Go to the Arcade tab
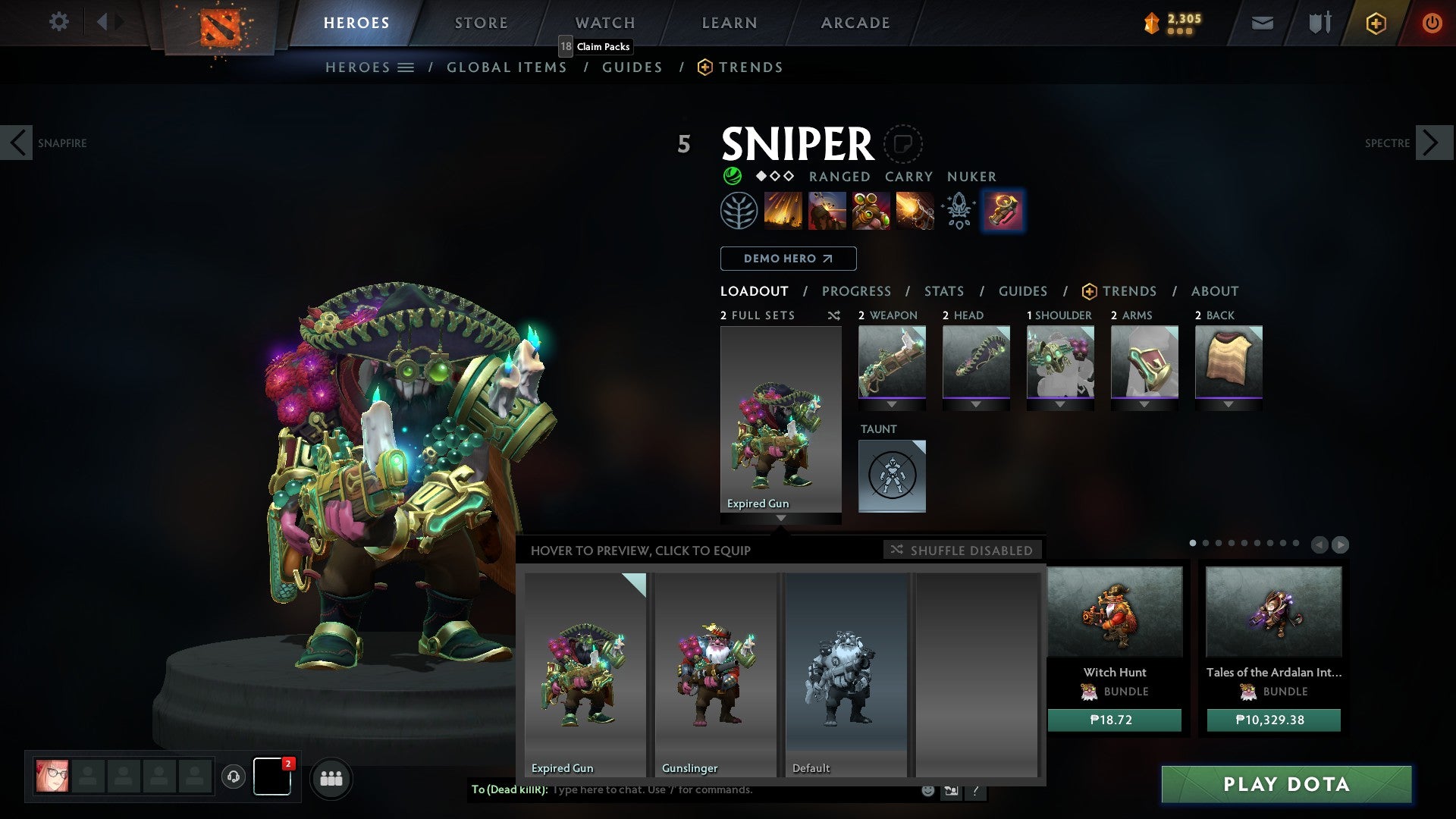Viewport: 1456px width, 819px height. coord(855,23)
